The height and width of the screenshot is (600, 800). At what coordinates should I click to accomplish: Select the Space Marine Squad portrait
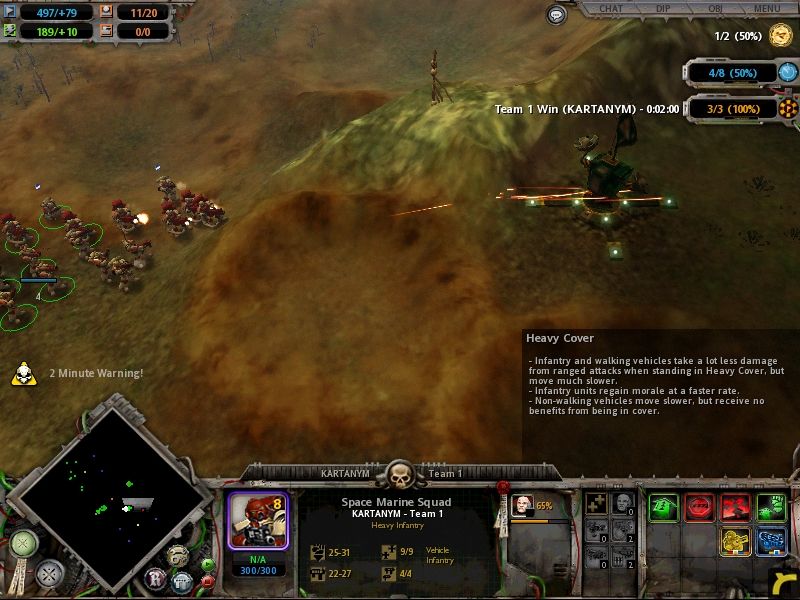[x=258, y=519]
